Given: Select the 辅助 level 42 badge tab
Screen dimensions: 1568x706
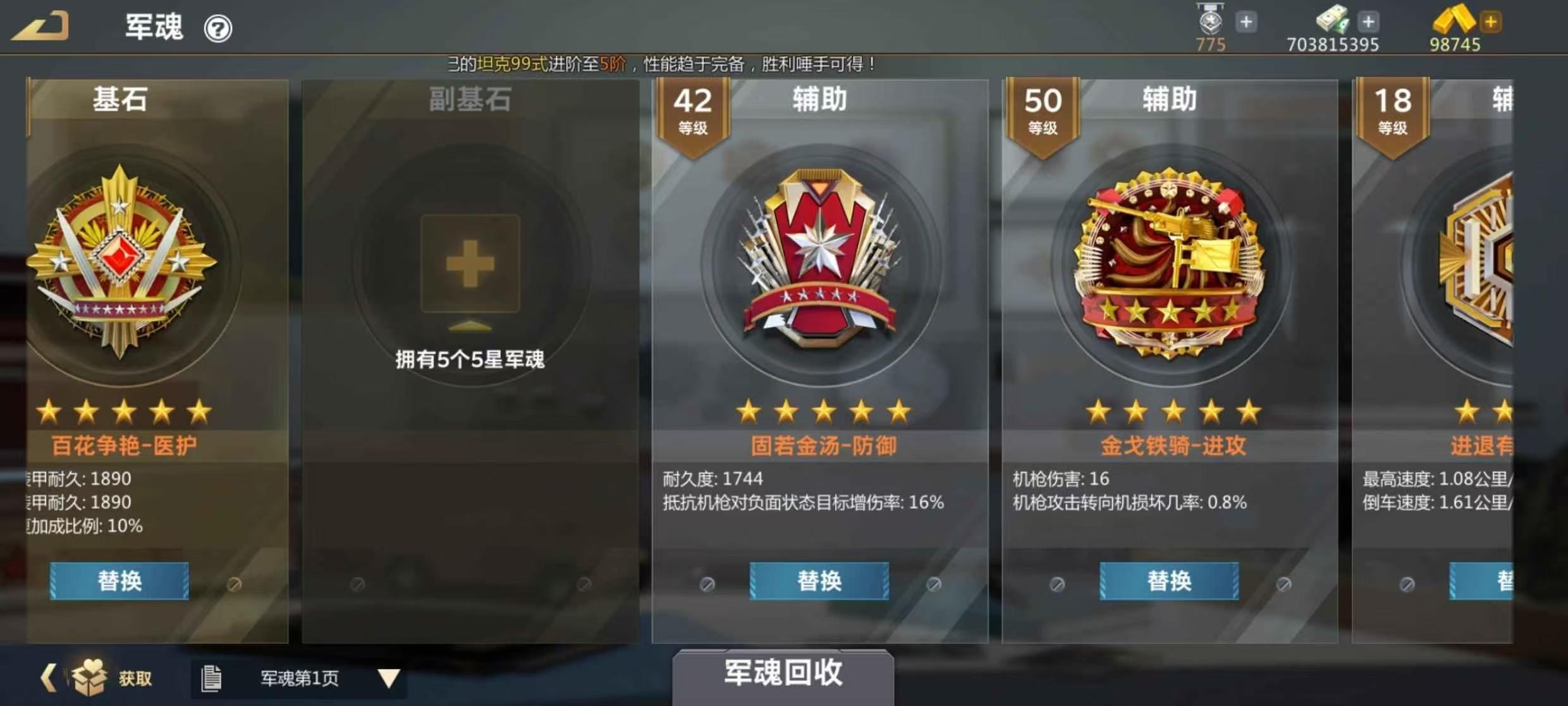Looking at the screenshot, I should 692,111.
